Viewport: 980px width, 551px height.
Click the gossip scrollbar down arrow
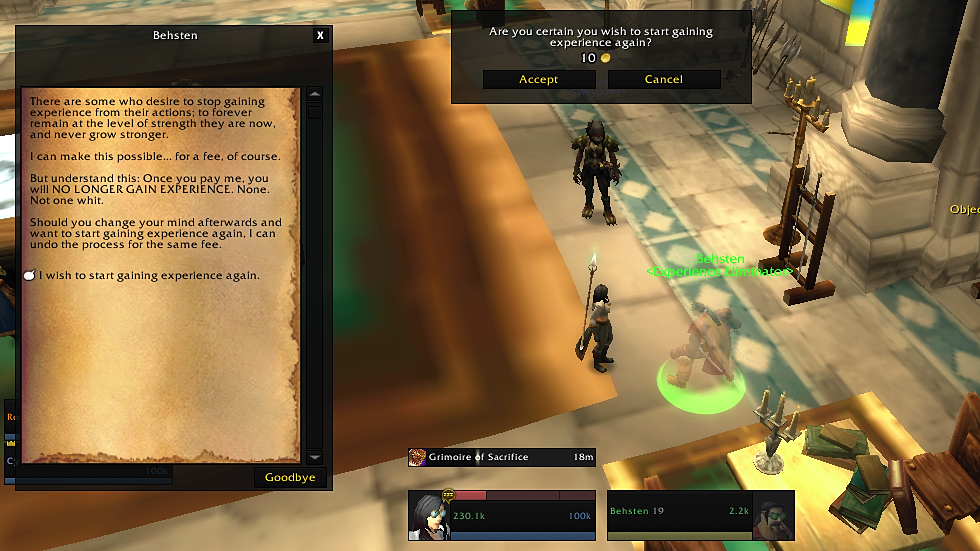click(x=315, y=455)
